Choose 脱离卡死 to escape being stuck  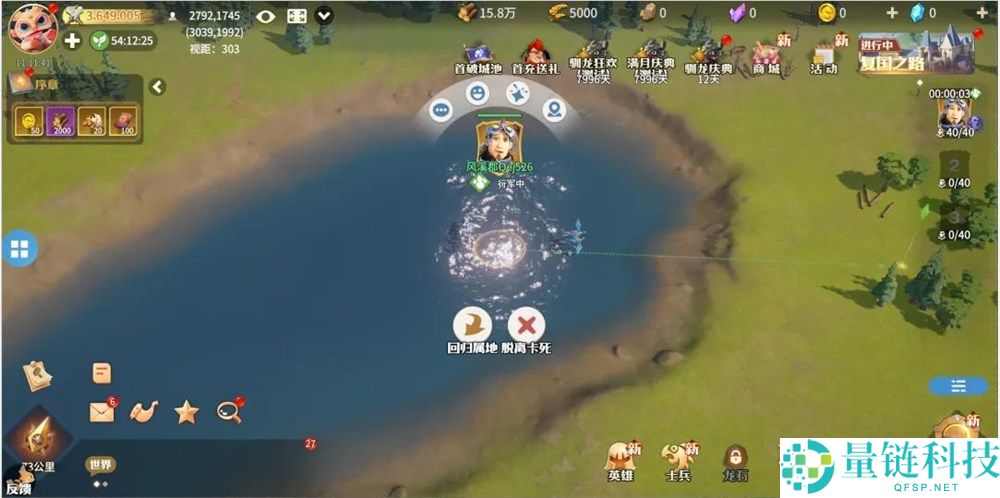[526, 325]
